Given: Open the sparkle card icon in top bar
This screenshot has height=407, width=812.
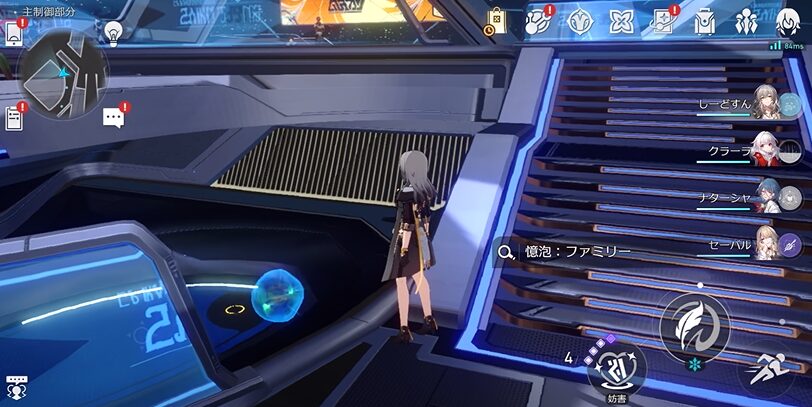Looking at the screenshot, I should pos(663,21).
